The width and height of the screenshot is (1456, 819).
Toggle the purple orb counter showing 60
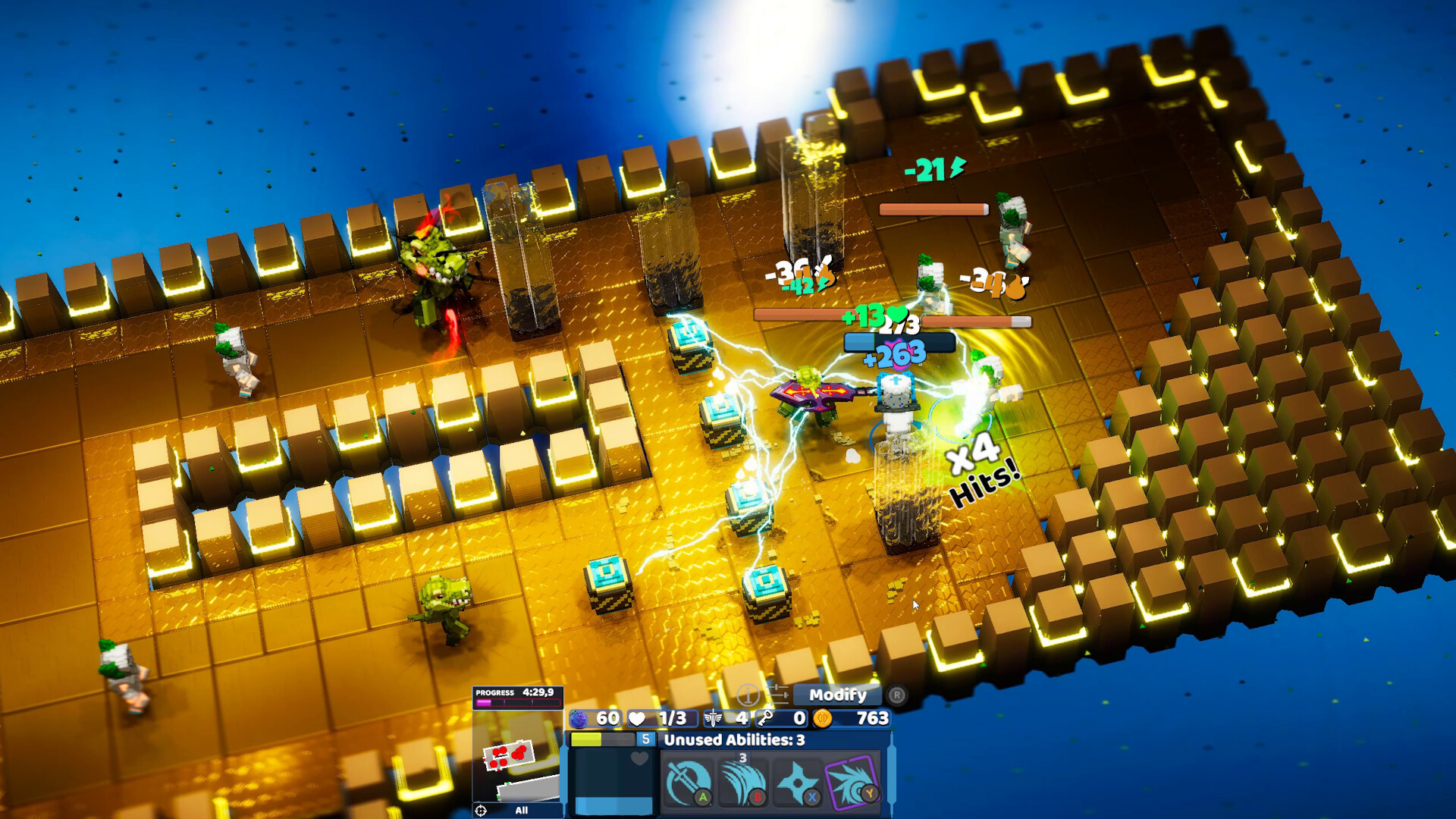click(x=580, y=719)
